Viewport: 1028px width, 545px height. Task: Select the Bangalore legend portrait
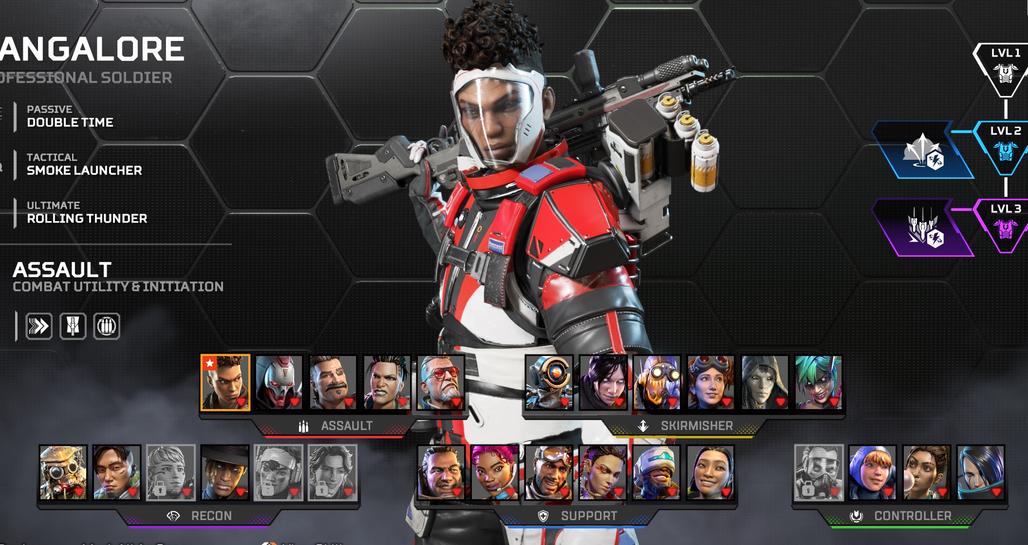click(225, 381)
